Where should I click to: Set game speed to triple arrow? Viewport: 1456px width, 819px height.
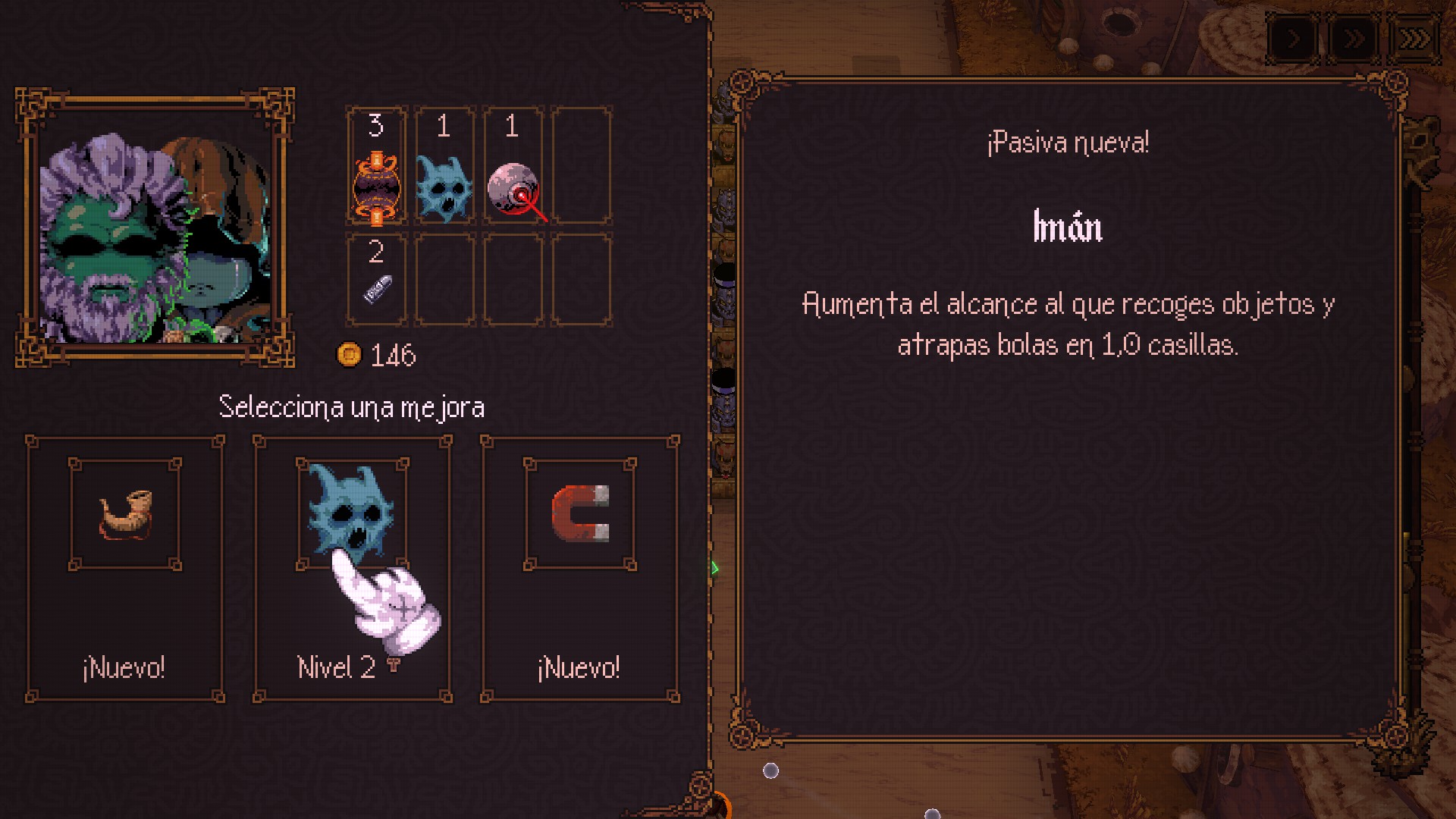click(x=1414, y=39)
